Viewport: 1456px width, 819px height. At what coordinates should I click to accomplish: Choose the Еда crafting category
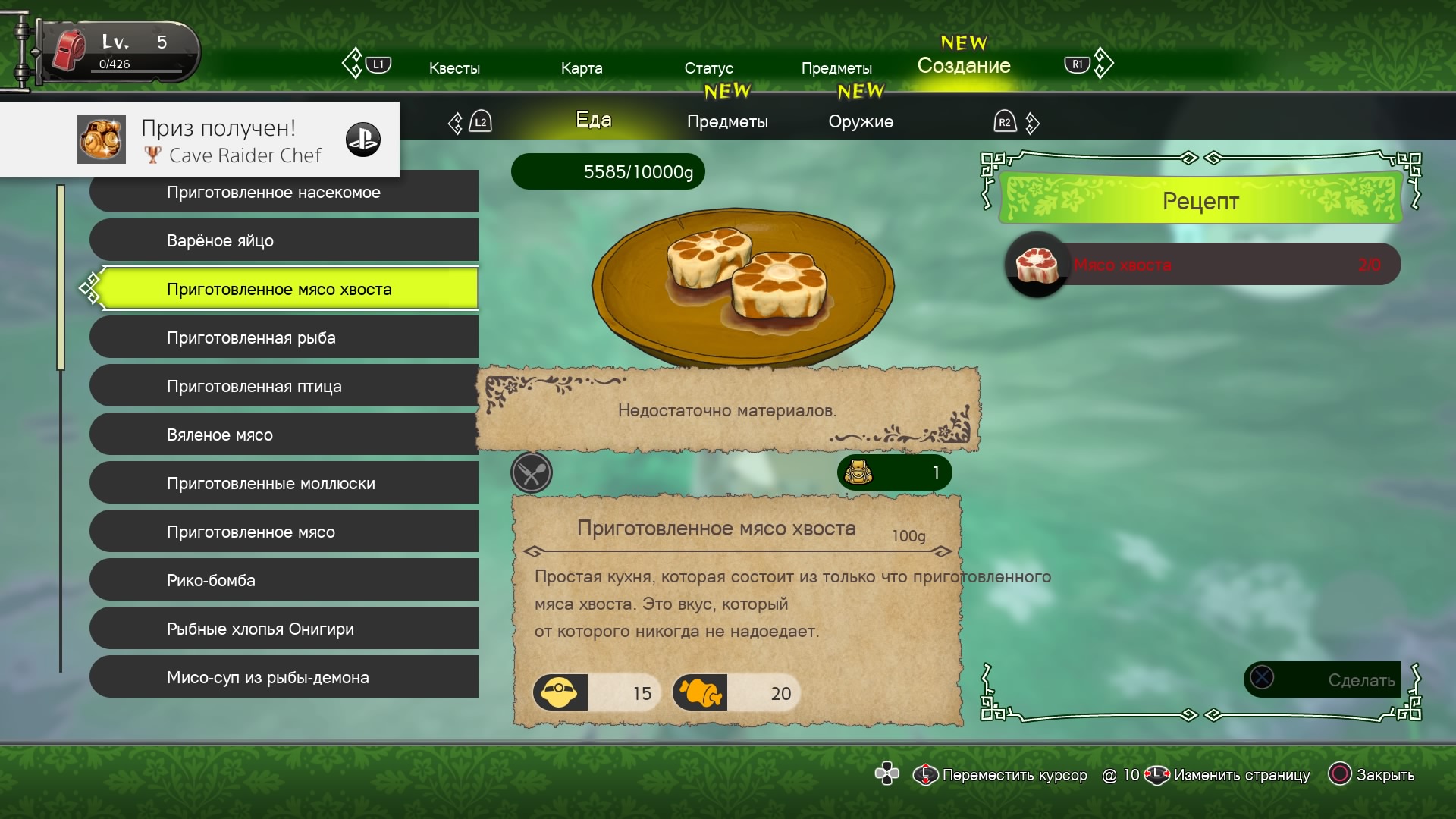click(594, 120)
